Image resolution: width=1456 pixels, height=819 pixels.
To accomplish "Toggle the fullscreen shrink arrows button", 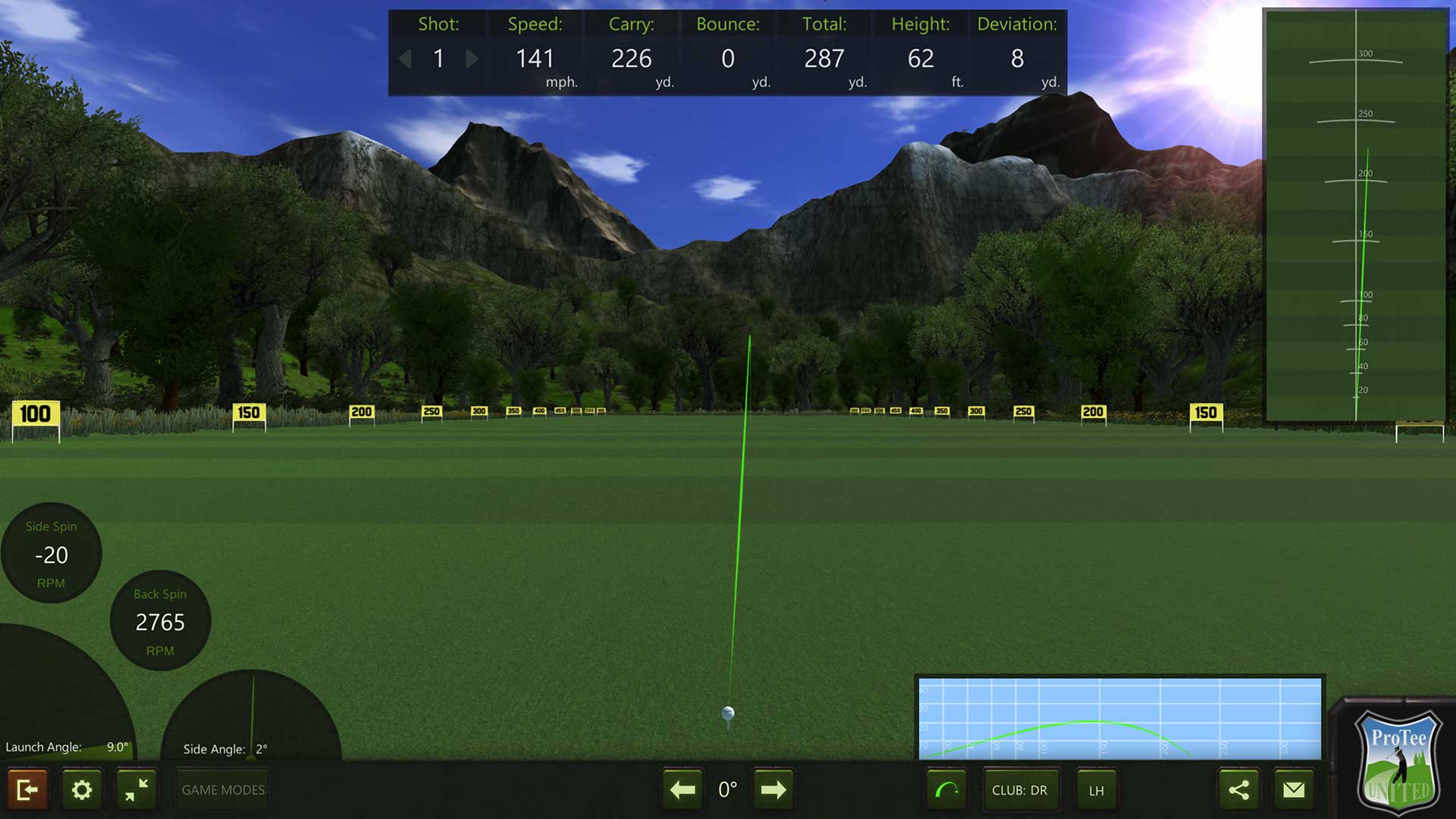I will (136, 790).
